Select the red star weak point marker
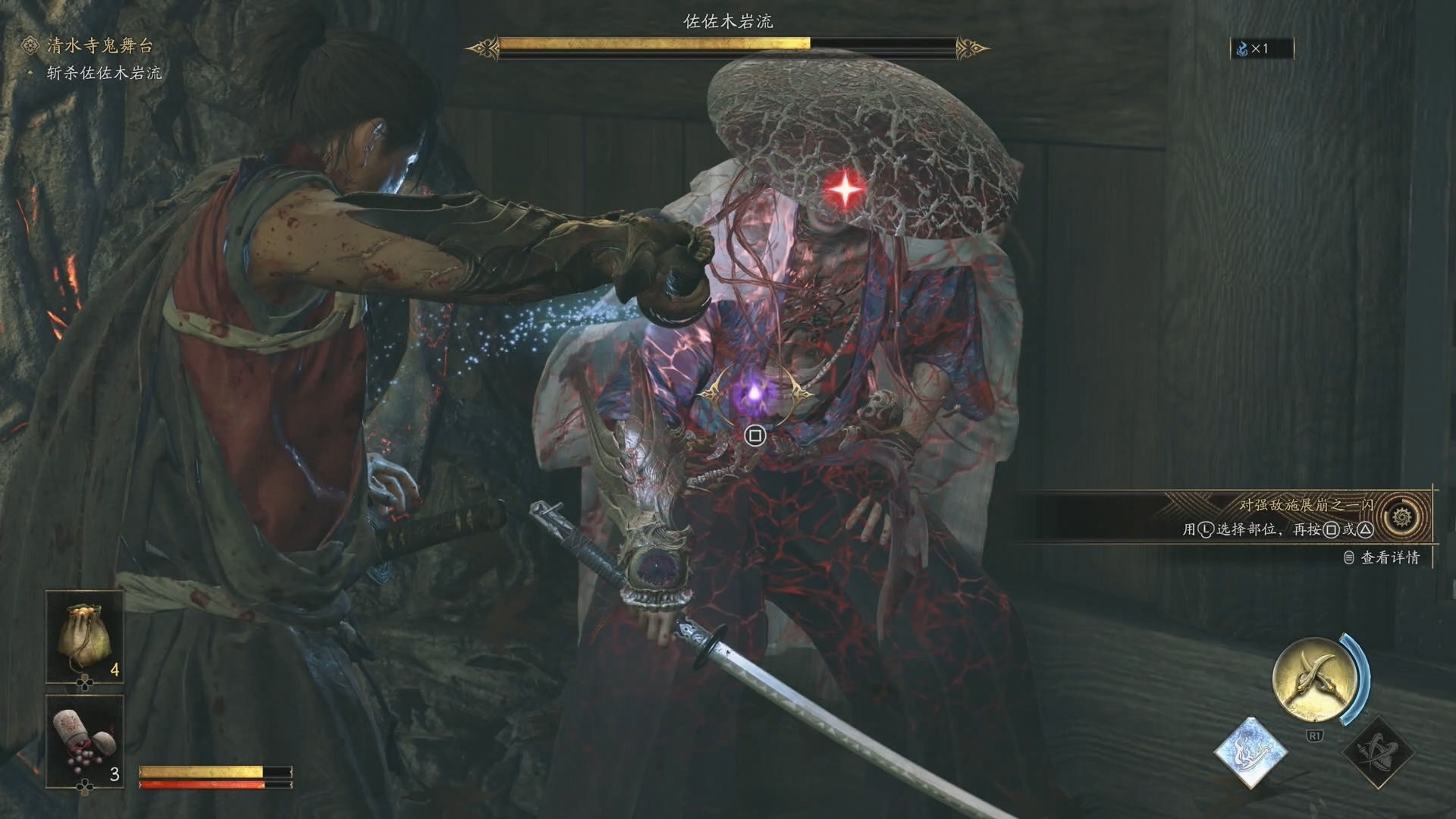 coord(845,188)
